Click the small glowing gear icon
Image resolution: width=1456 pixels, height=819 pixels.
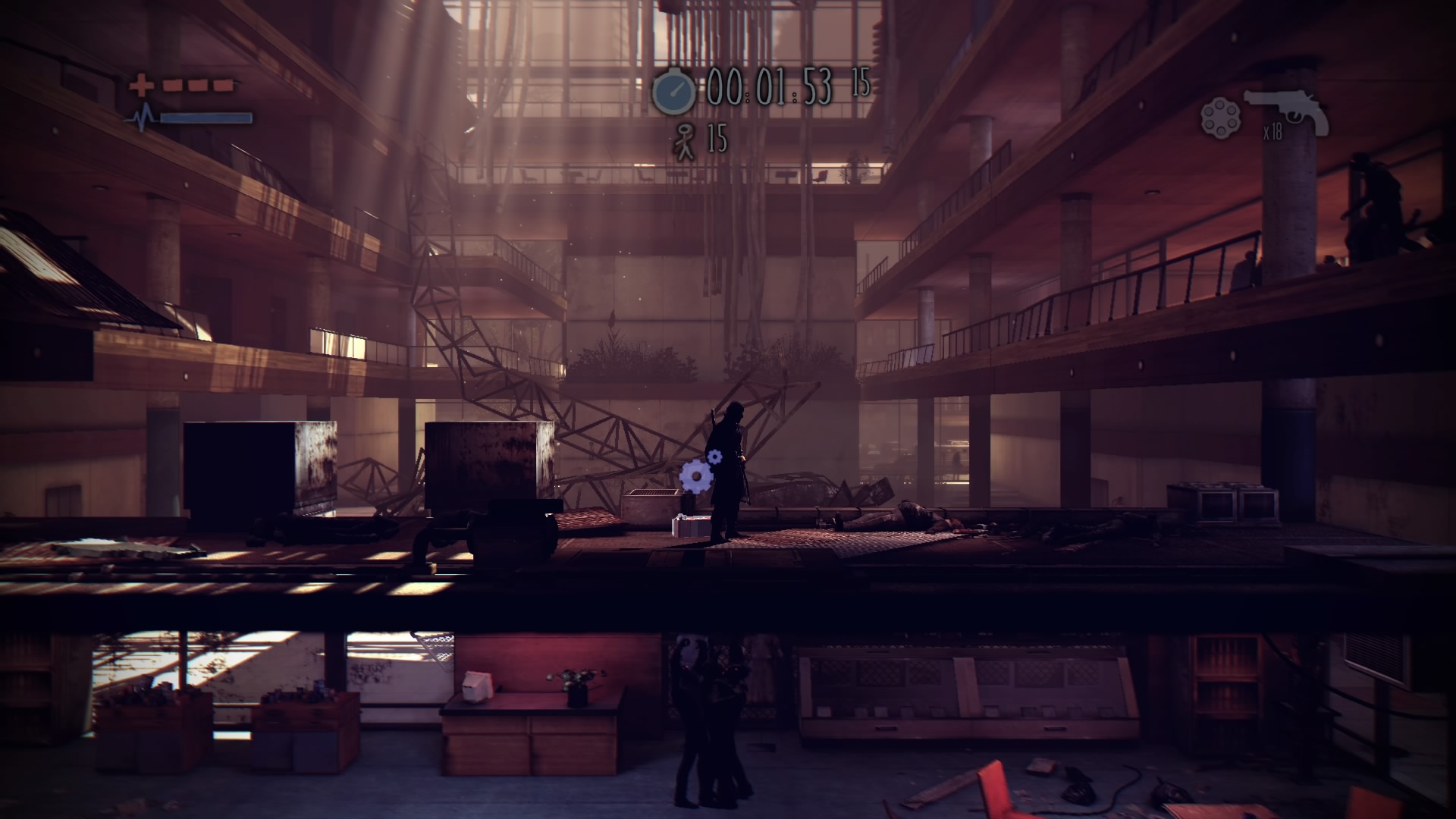point(714,456)
